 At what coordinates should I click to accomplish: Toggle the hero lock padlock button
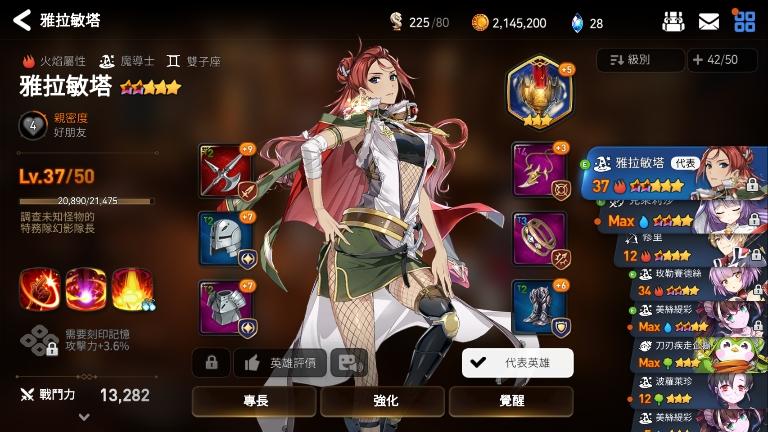pyautogui.click(x=211, y=363)
